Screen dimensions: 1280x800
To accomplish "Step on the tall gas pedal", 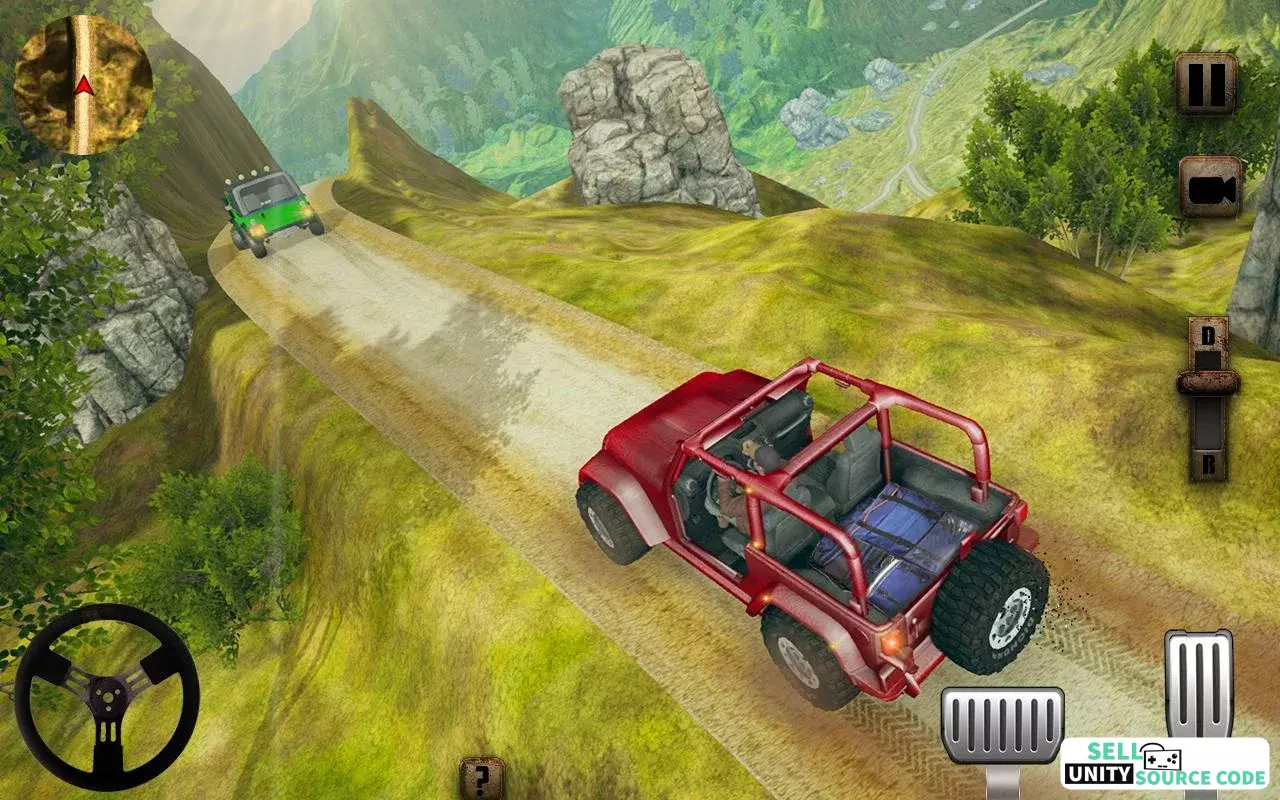I will (x=1198, y=685).
